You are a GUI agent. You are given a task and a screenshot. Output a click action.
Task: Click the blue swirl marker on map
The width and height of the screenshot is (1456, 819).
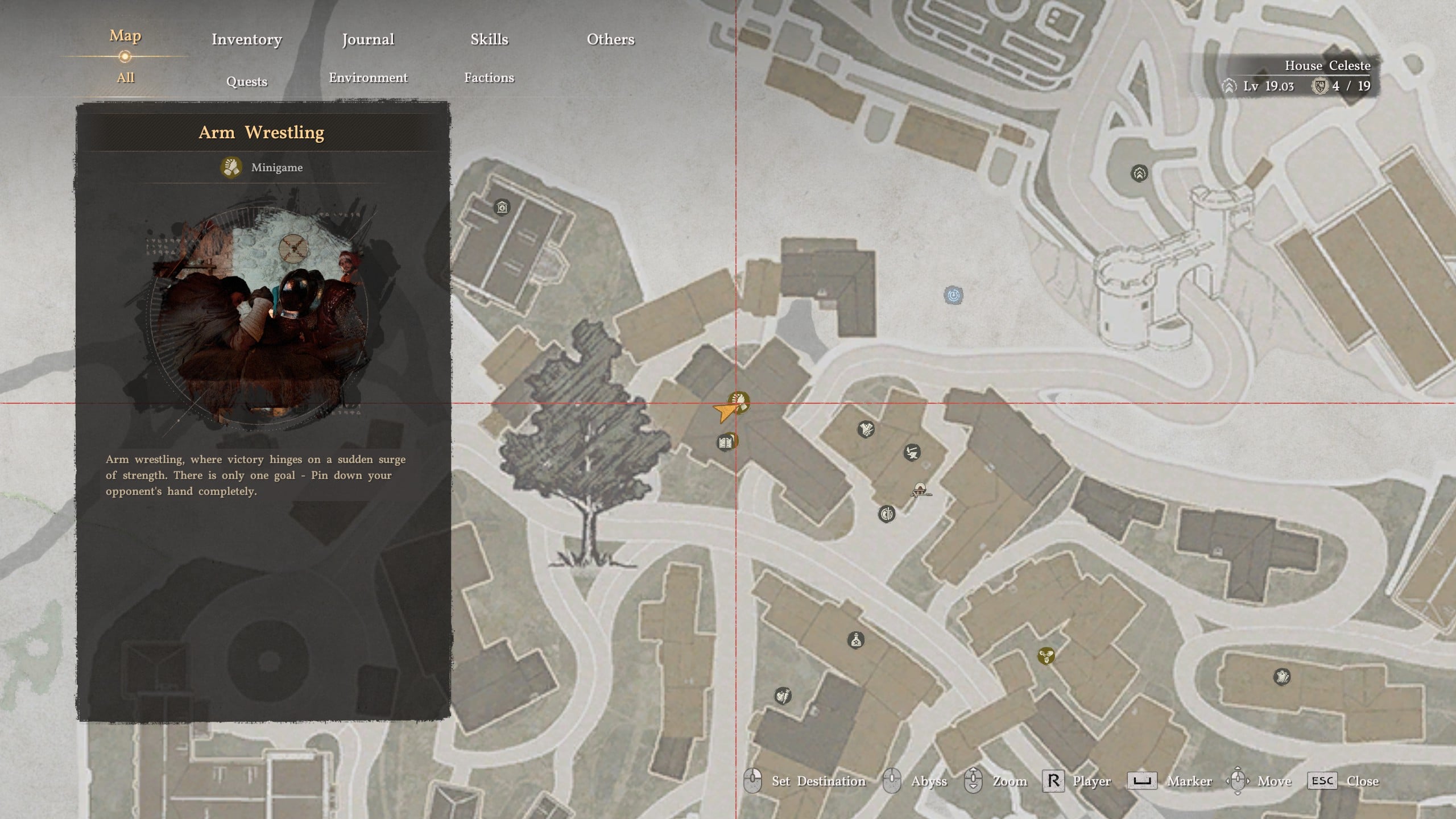(954, 295)
